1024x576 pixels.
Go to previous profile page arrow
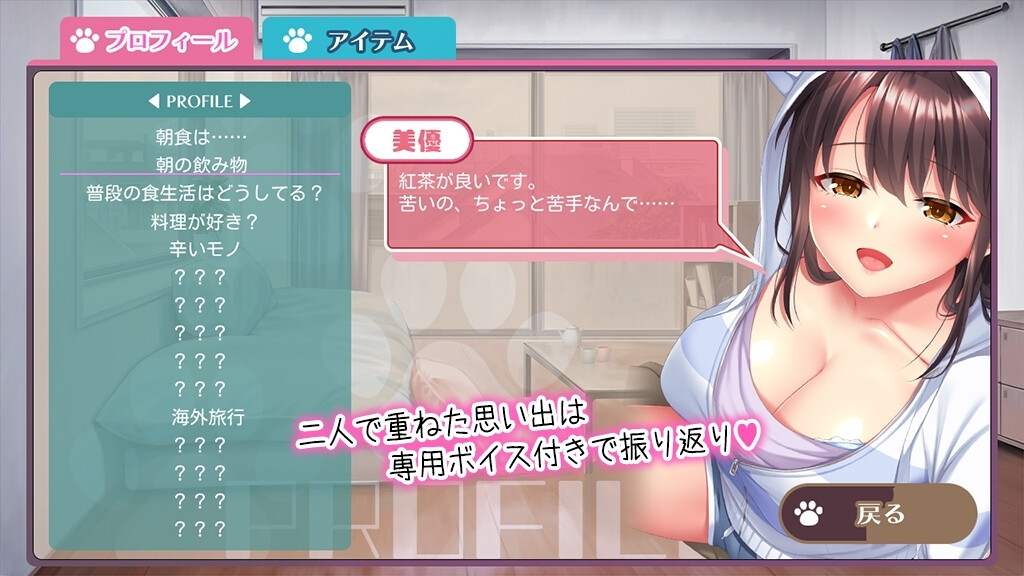coord(153,101)
